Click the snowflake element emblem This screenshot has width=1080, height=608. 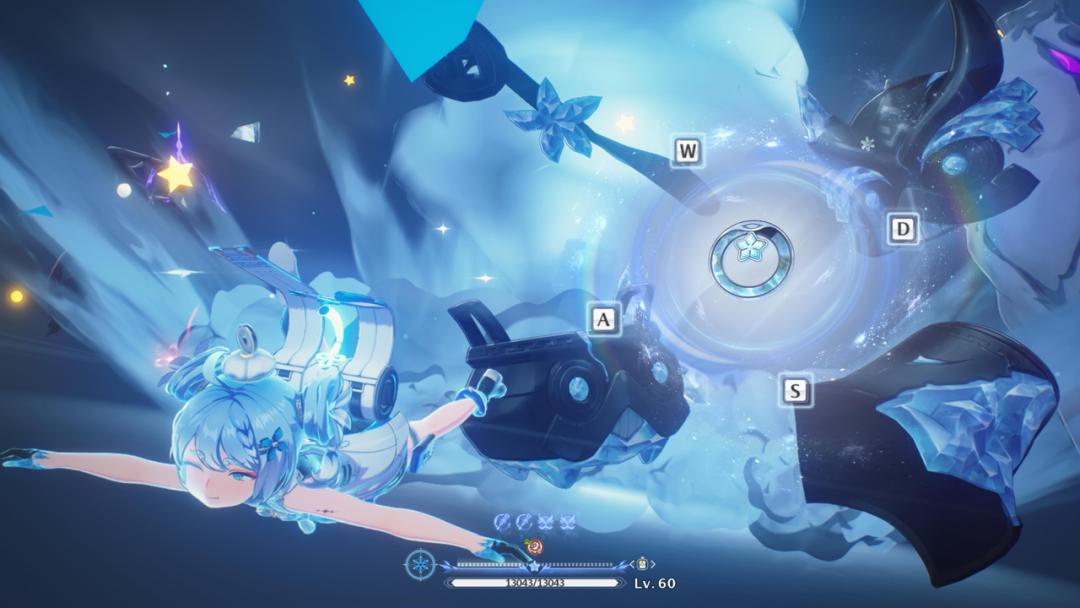[420, 564]
